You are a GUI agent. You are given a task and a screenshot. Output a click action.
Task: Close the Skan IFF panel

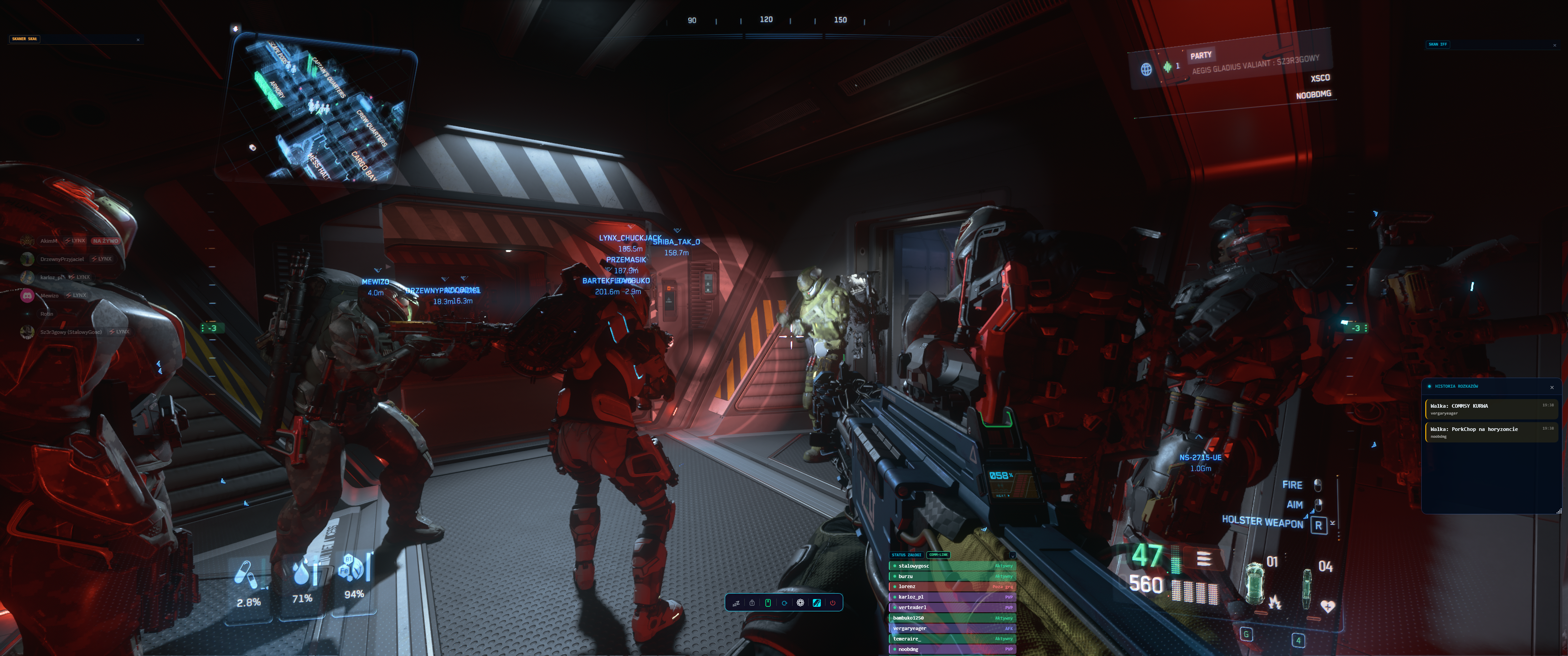tap(1554, 45)
